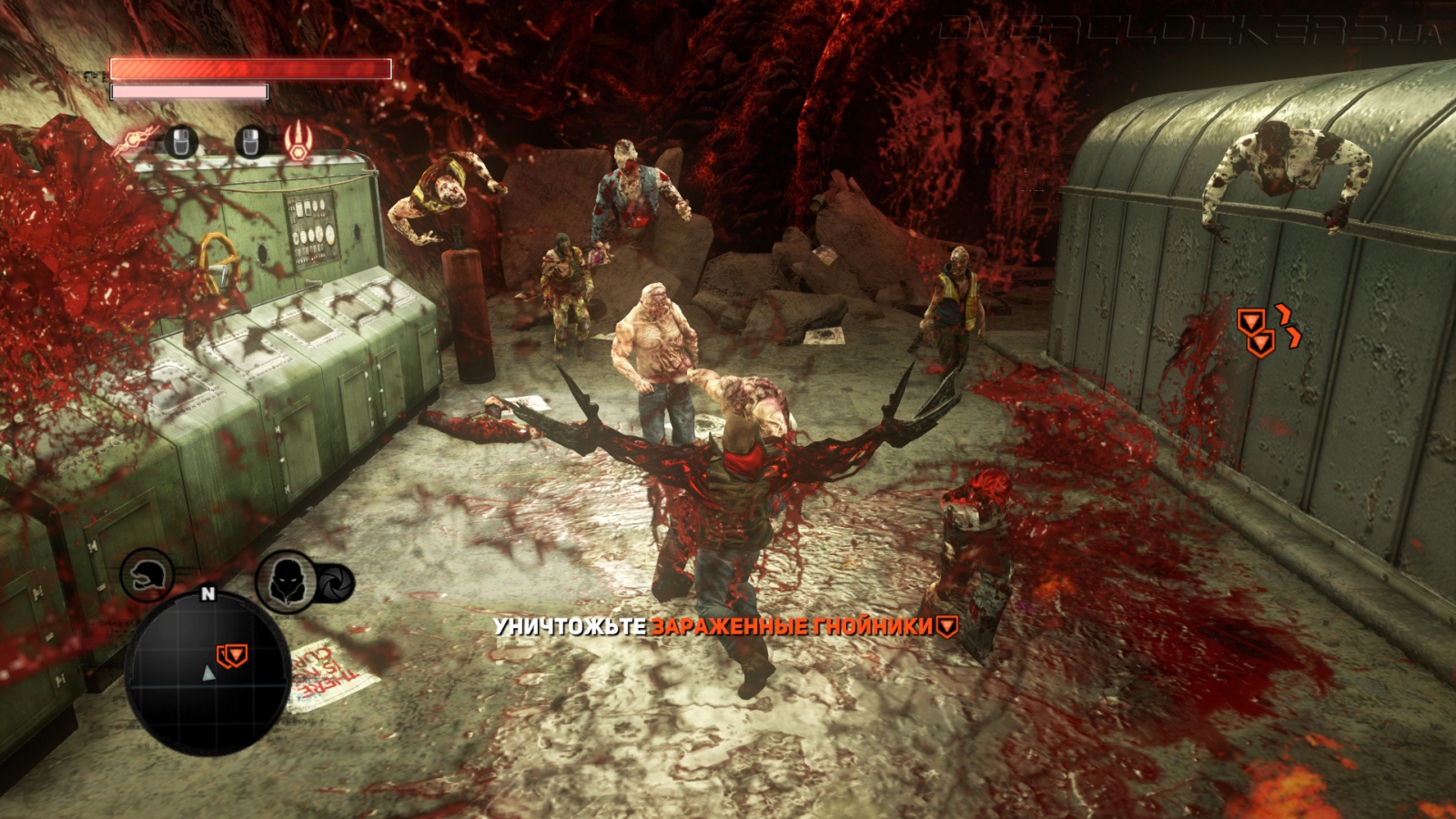Click the hooded figure disguise icon
Image resolution: width=1456 pixels, height=819 pixels.
tap(286, 581)
